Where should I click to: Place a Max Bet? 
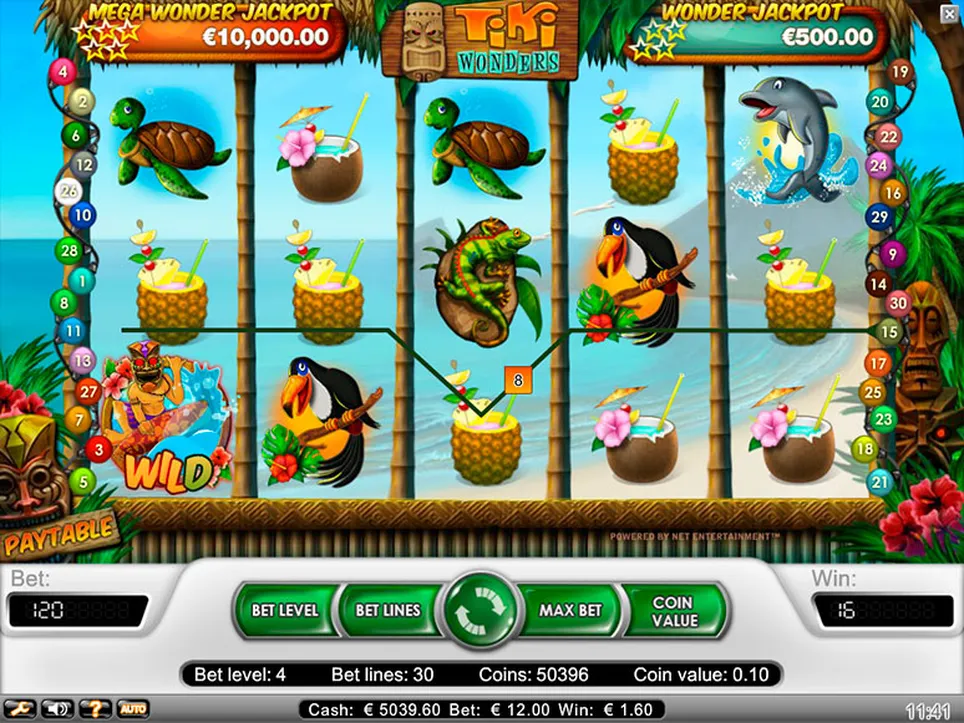(x=570, y=610)
